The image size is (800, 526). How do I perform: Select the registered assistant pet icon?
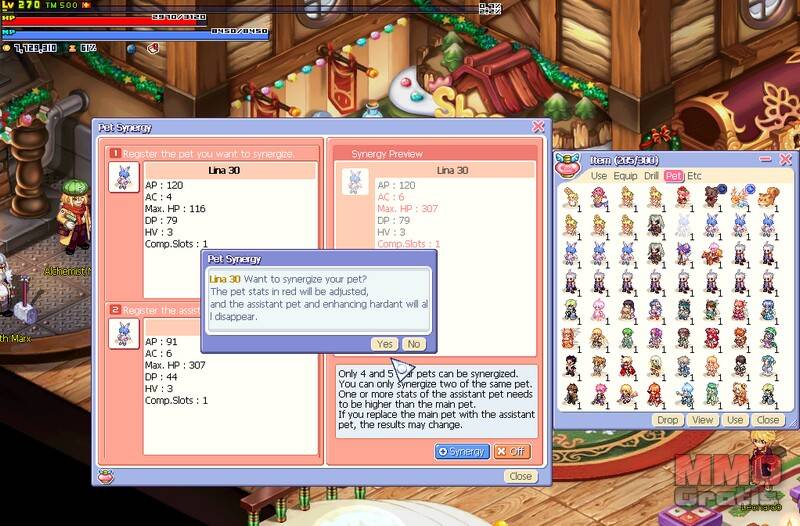tap(123, 332)
